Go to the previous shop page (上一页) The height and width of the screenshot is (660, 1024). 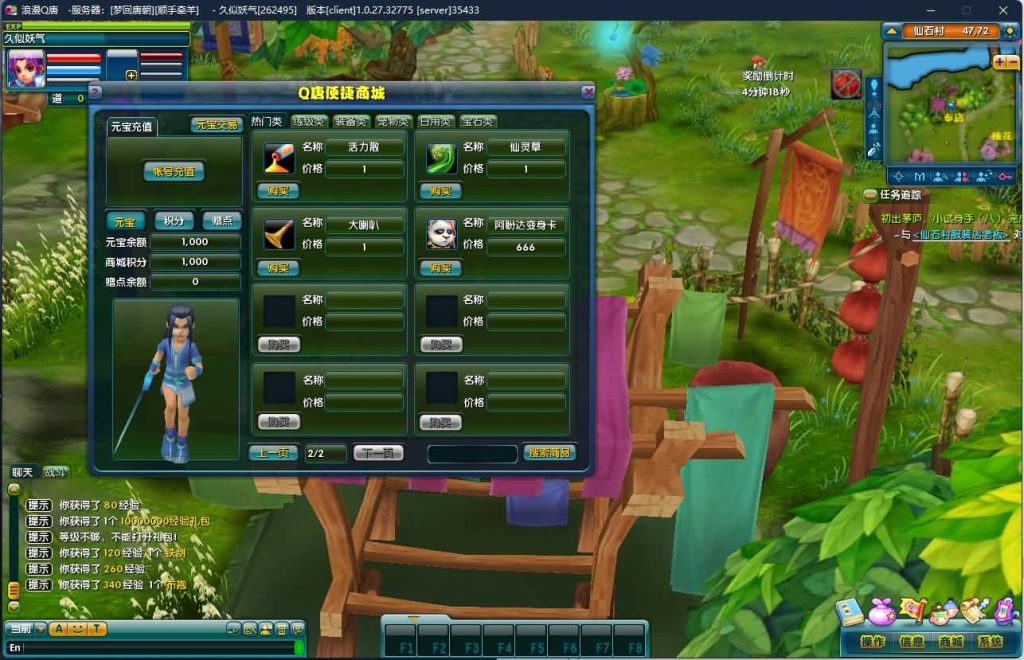(x=273, y=453)
